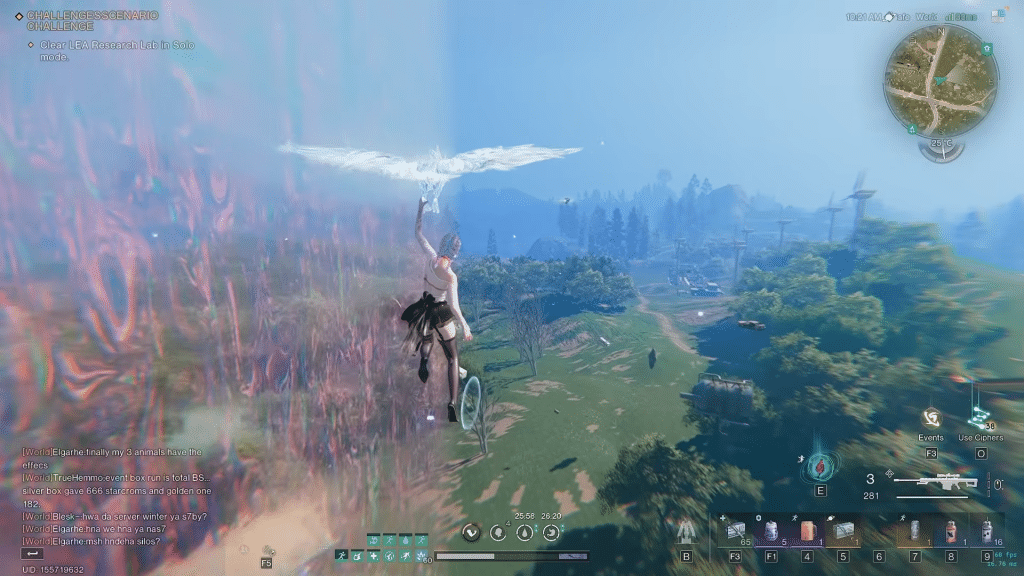Screen dimensions: 1024x576
Task: Activate the Use Ciphers icon
Action: (x=980, y=417)
